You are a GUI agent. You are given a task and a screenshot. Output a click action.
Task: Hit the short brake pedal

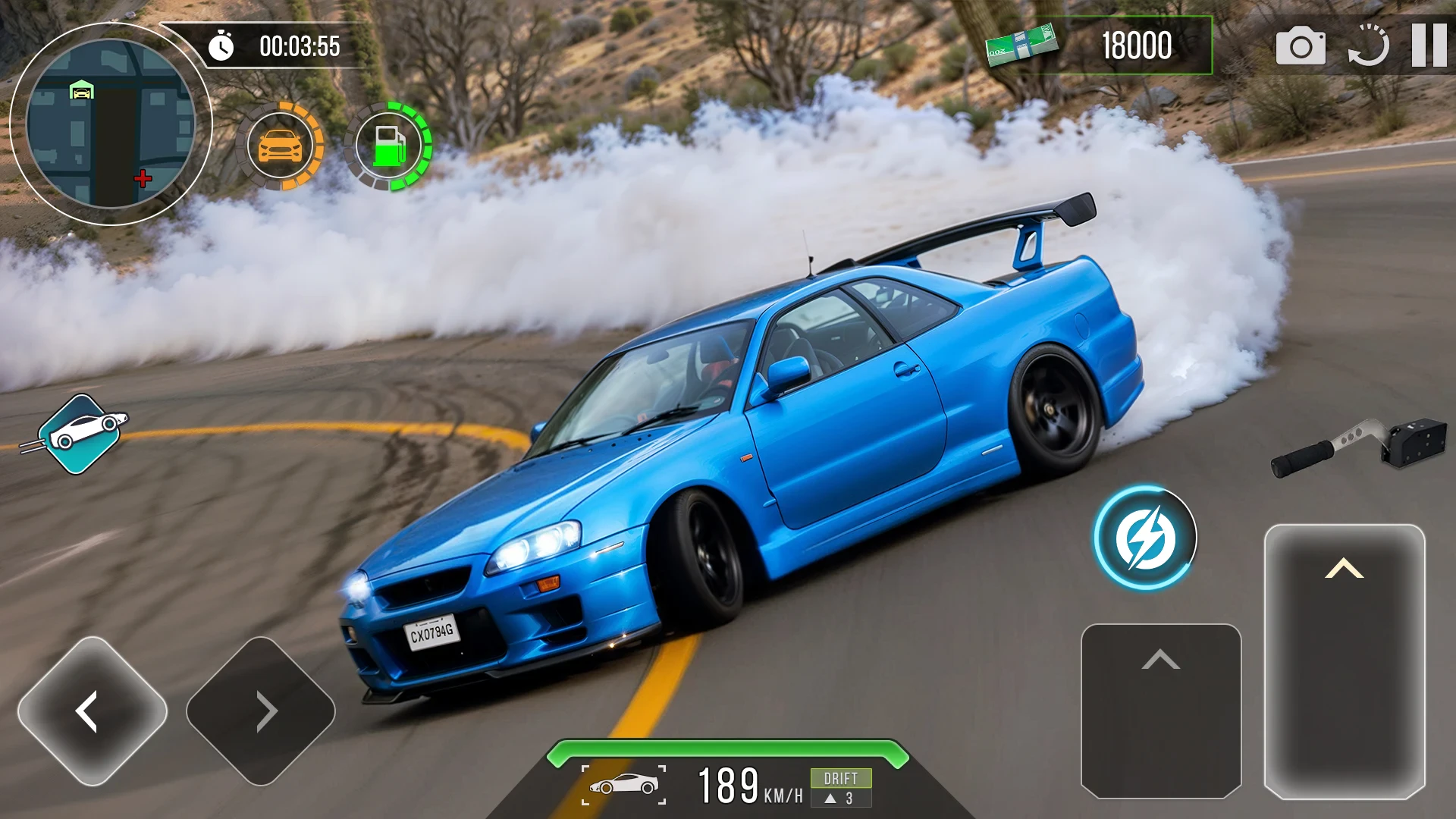[1160, 710]
